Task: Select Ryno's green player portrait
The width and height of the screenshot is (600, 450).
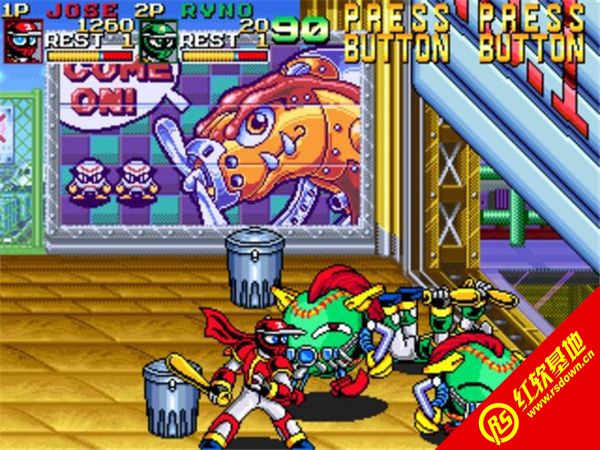Action: (x=157, y=40)
